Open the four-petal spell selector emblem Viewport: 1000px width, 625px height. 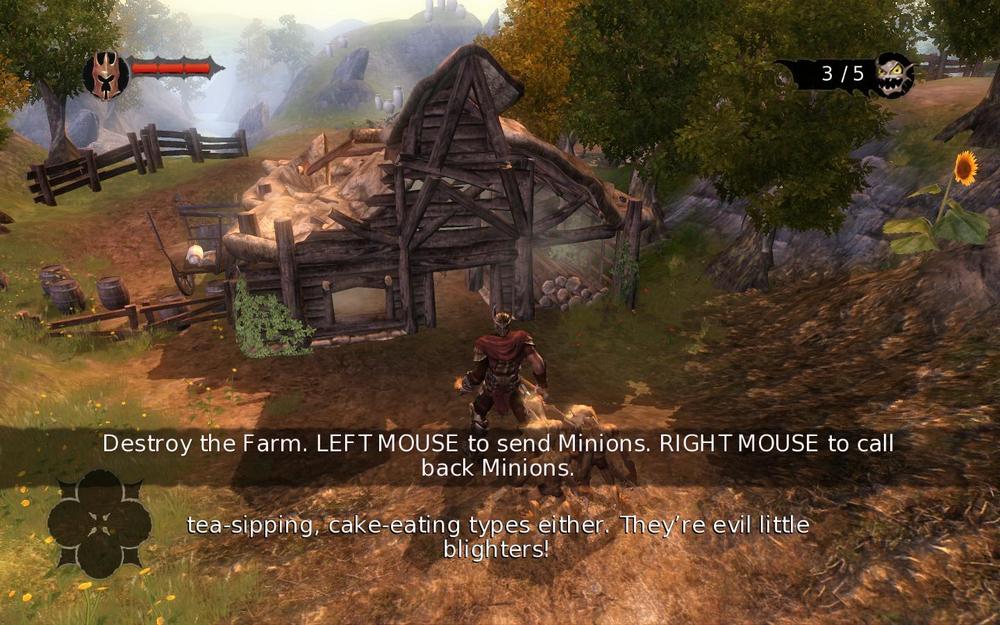pyautogui.click(x=99, y=523)
